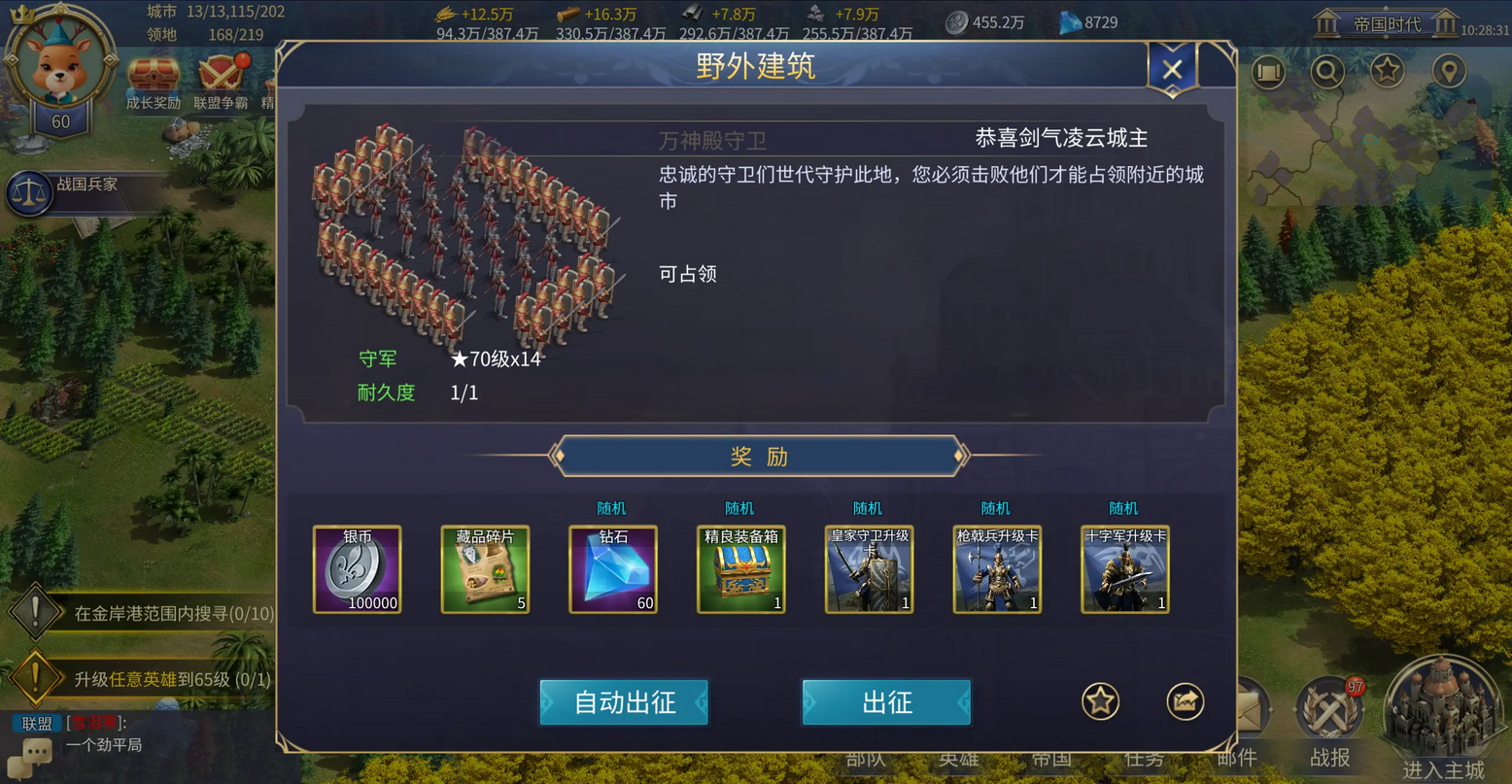The height and width of the screenshot is (784, 1512).
Task: Select the 银币 reward thumbnail
Action: pos(357,569)
